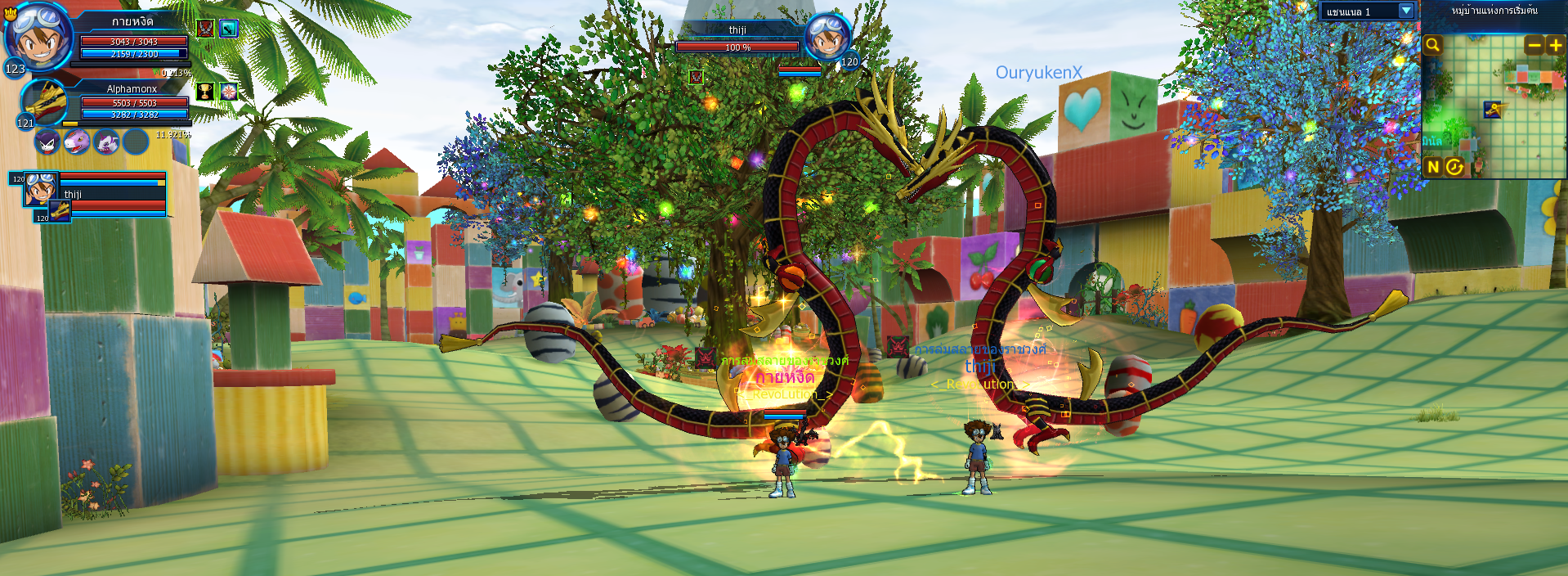Click the party member's Digimon portrait
1568x576 pixels.
pos(60,211)
